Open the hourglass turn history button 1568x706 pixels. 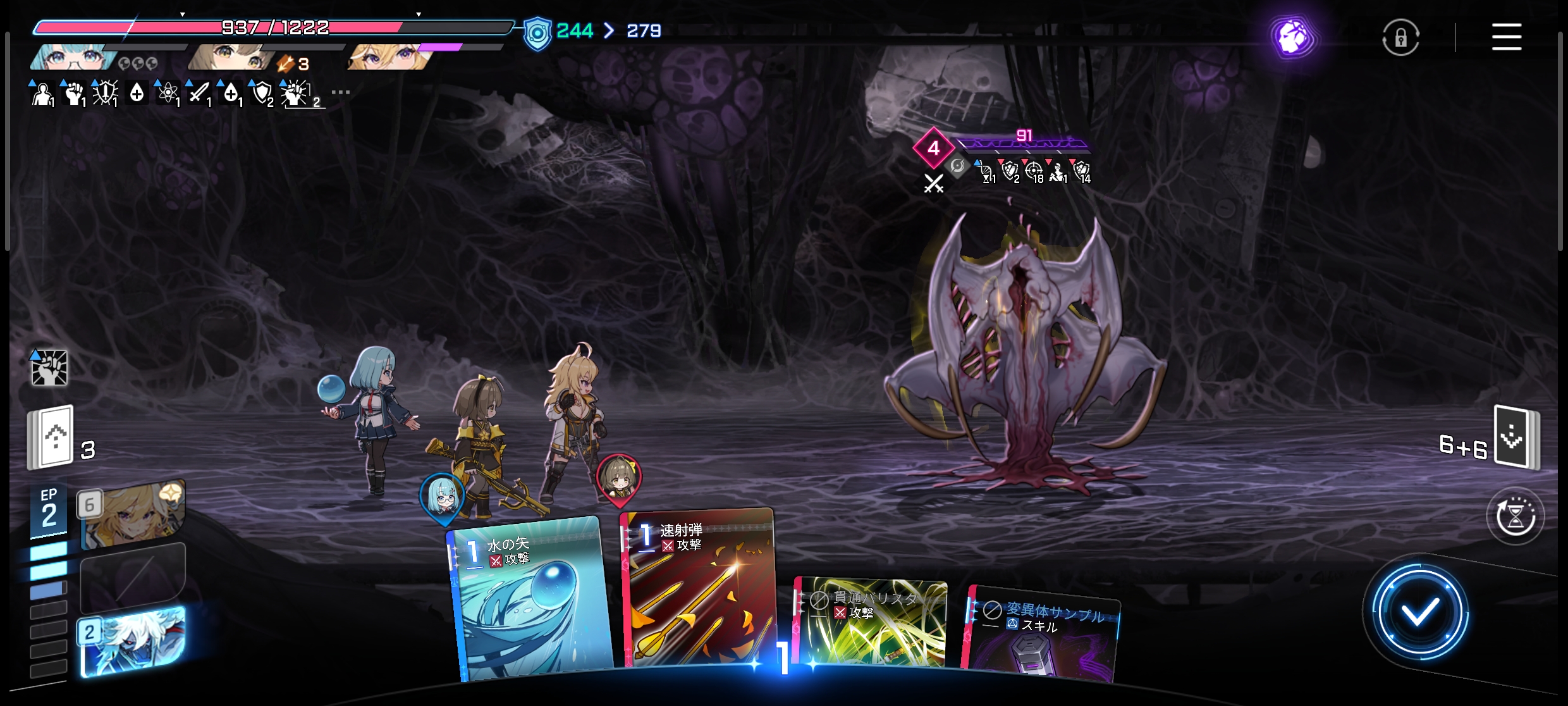tap(1515, 516)
